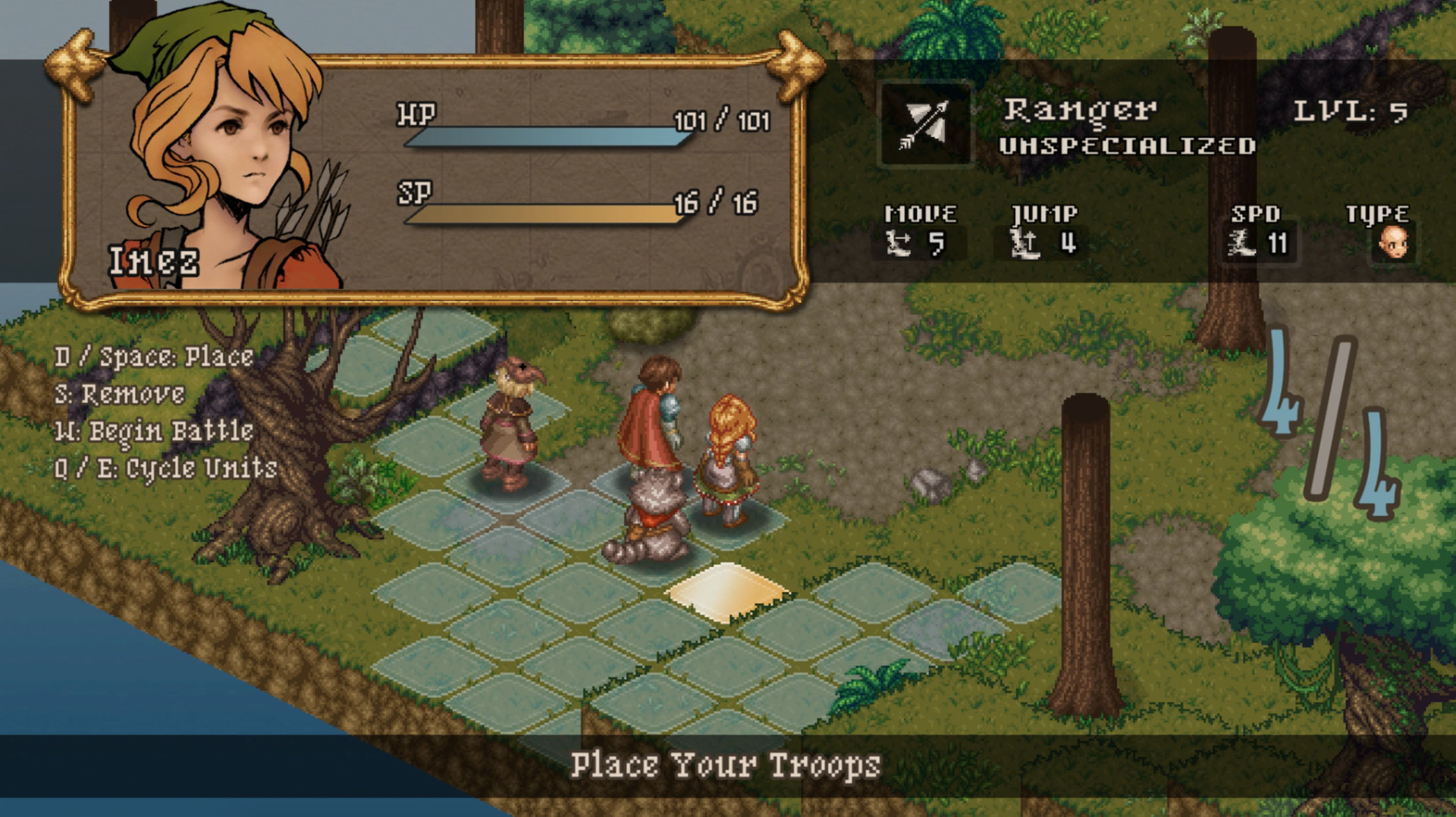Select the Ranger class bow icon
The image size is (1456, 817).
924,125
